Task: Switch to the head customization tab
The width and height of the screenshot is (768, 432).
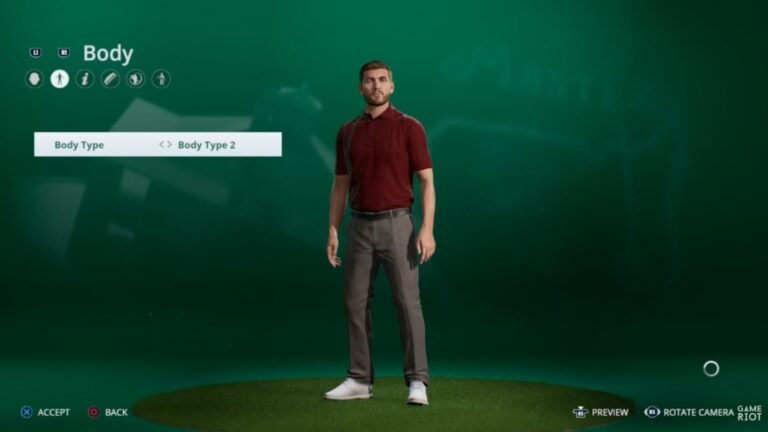Action: click(34, 79)
